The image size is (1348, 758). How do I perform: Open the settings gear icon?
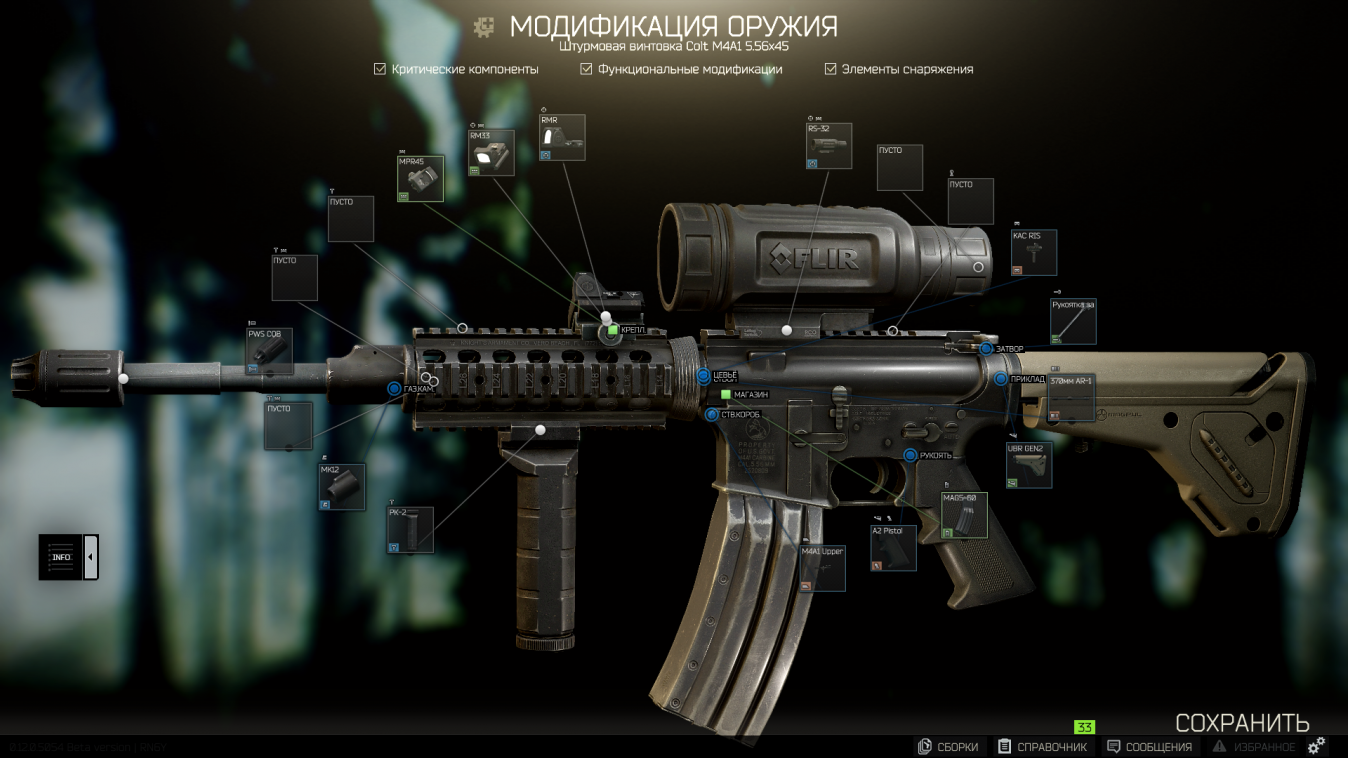1317,745
